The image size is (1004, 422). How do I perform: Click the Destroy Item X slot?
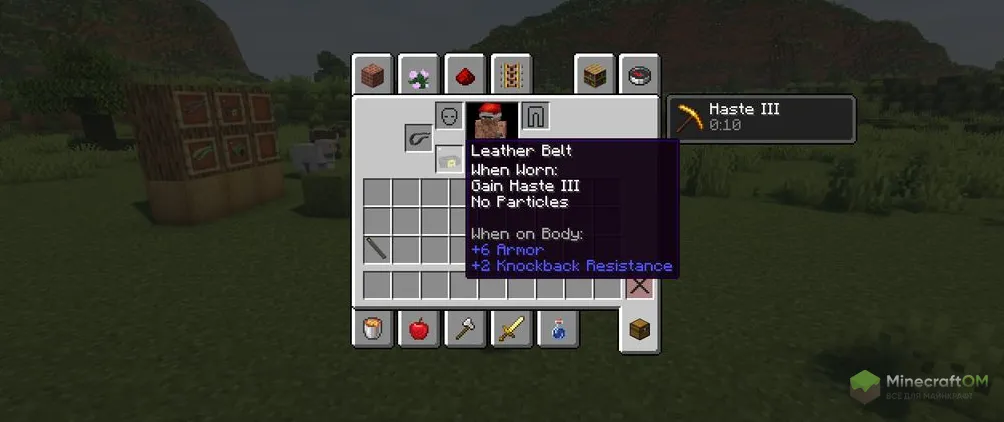coord(639,285)
